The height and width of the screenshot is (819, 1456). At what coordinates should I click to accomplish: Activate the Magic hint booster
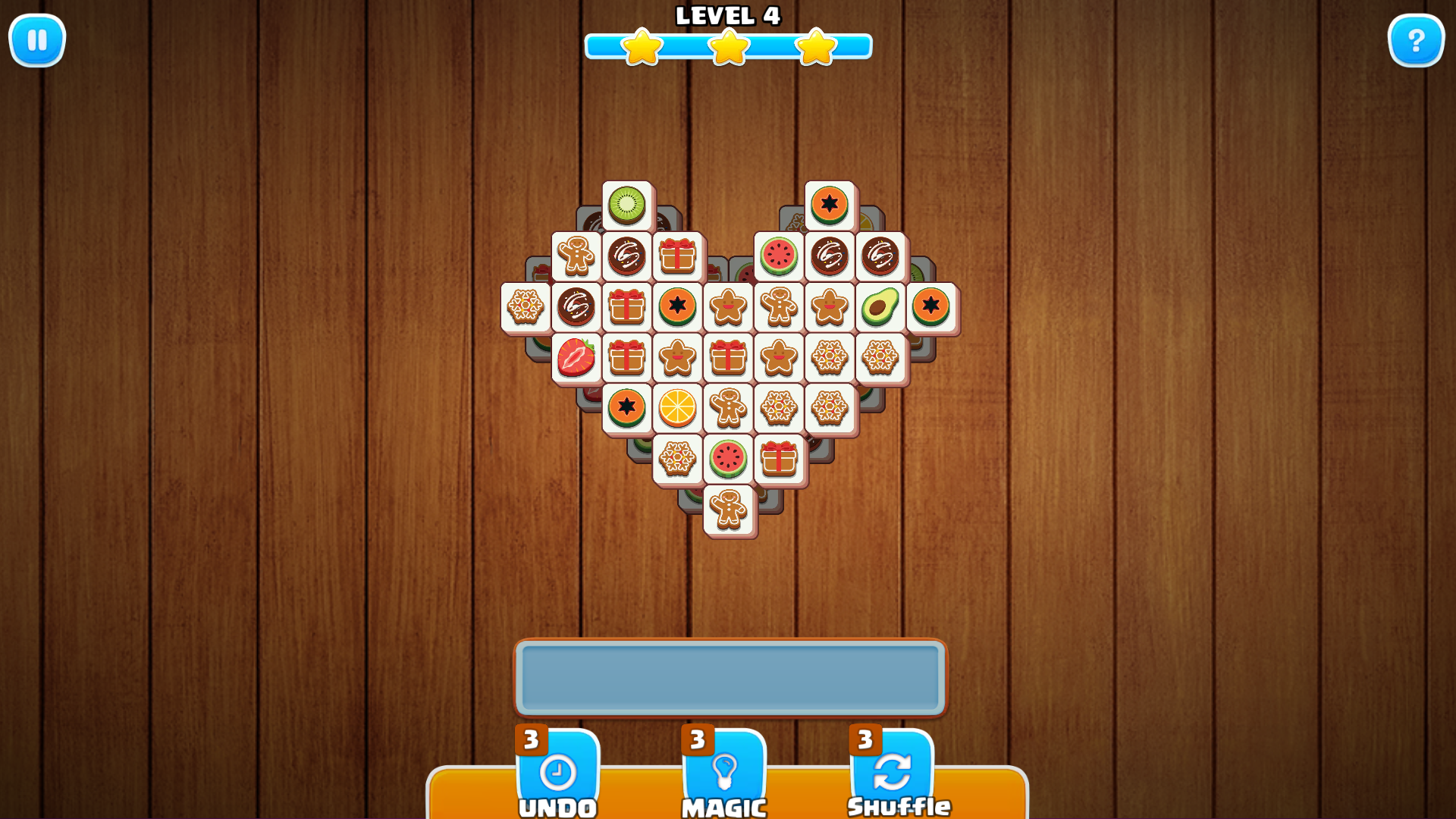click(x=724, y=775)
